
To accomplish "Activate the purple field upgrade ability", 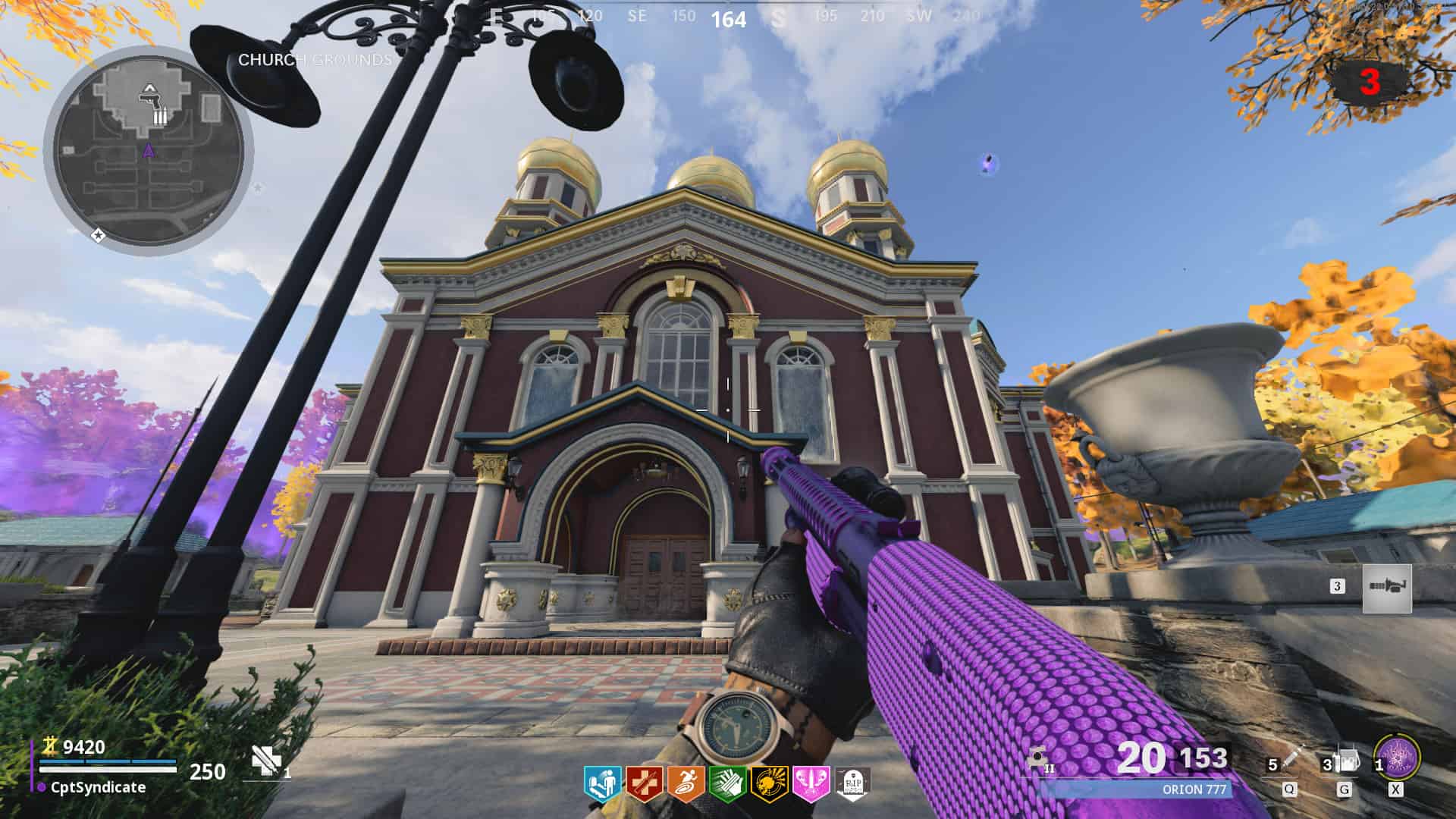I will pyautogui.click(x=1397, y=757).
